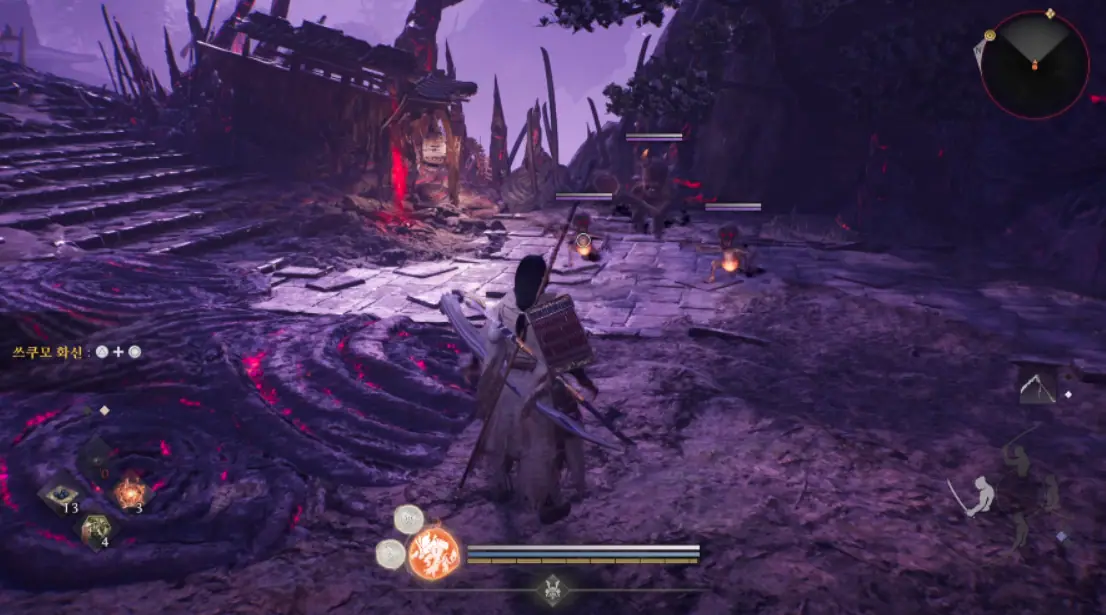Activate the glowing orange spirit skill orb
Viewport: 1106px width, 615px height.
coord(434,553)
